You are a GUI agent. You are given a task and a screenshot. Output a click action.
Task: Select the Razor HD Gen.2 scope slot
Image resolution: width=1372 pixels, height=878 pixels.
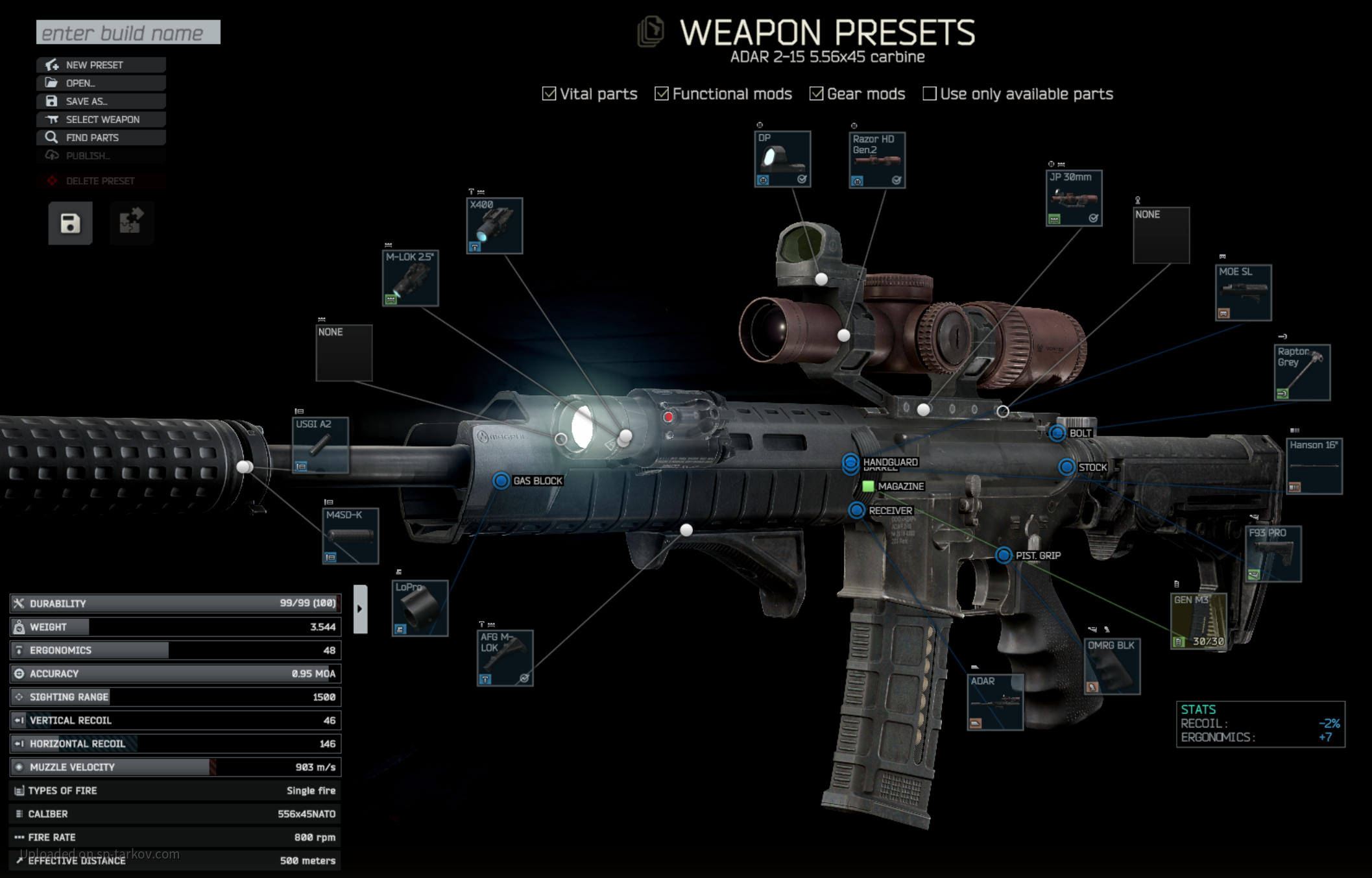tap(877, 160)
